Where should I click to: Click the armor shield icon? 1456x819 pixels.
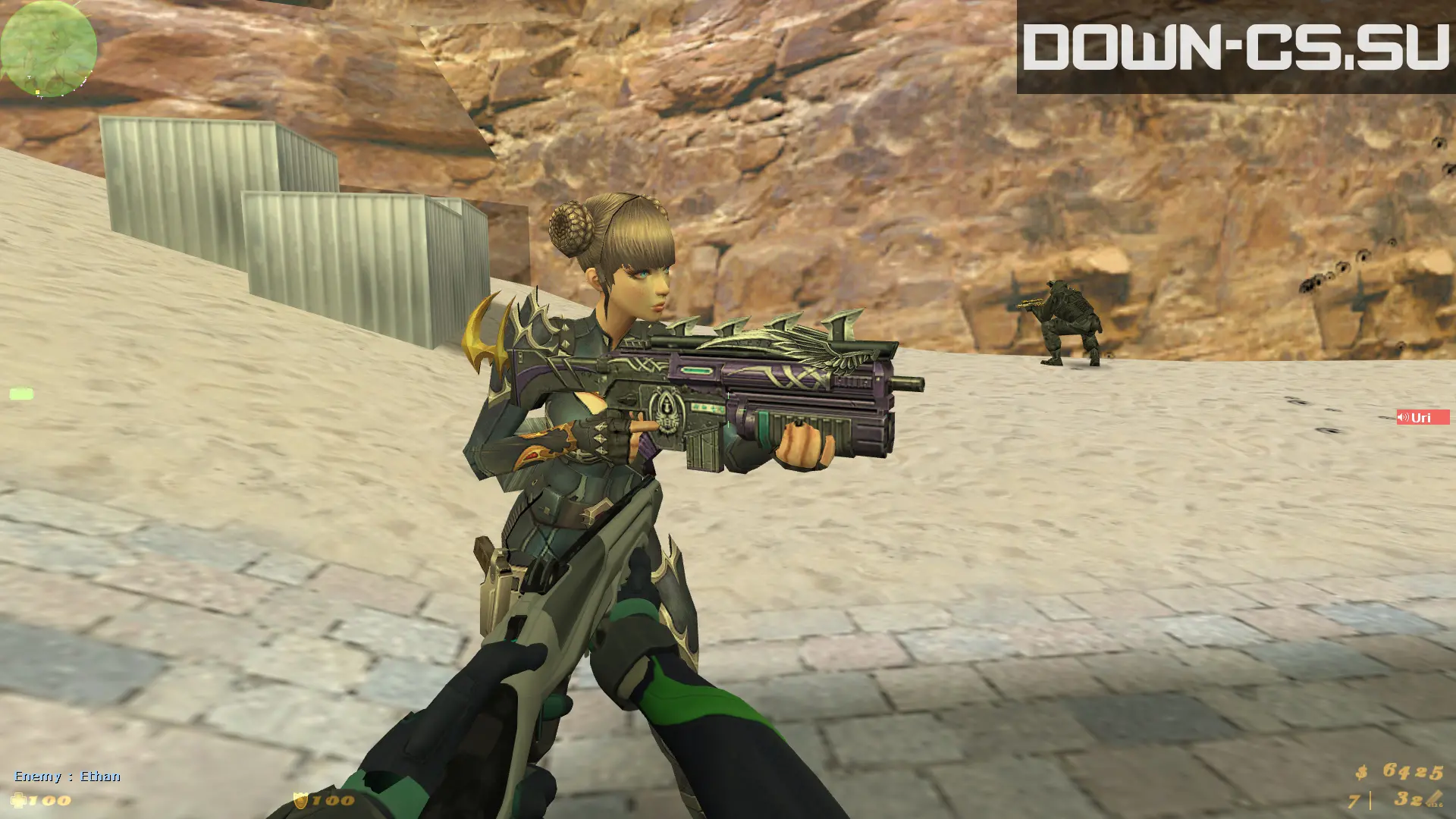300,801
